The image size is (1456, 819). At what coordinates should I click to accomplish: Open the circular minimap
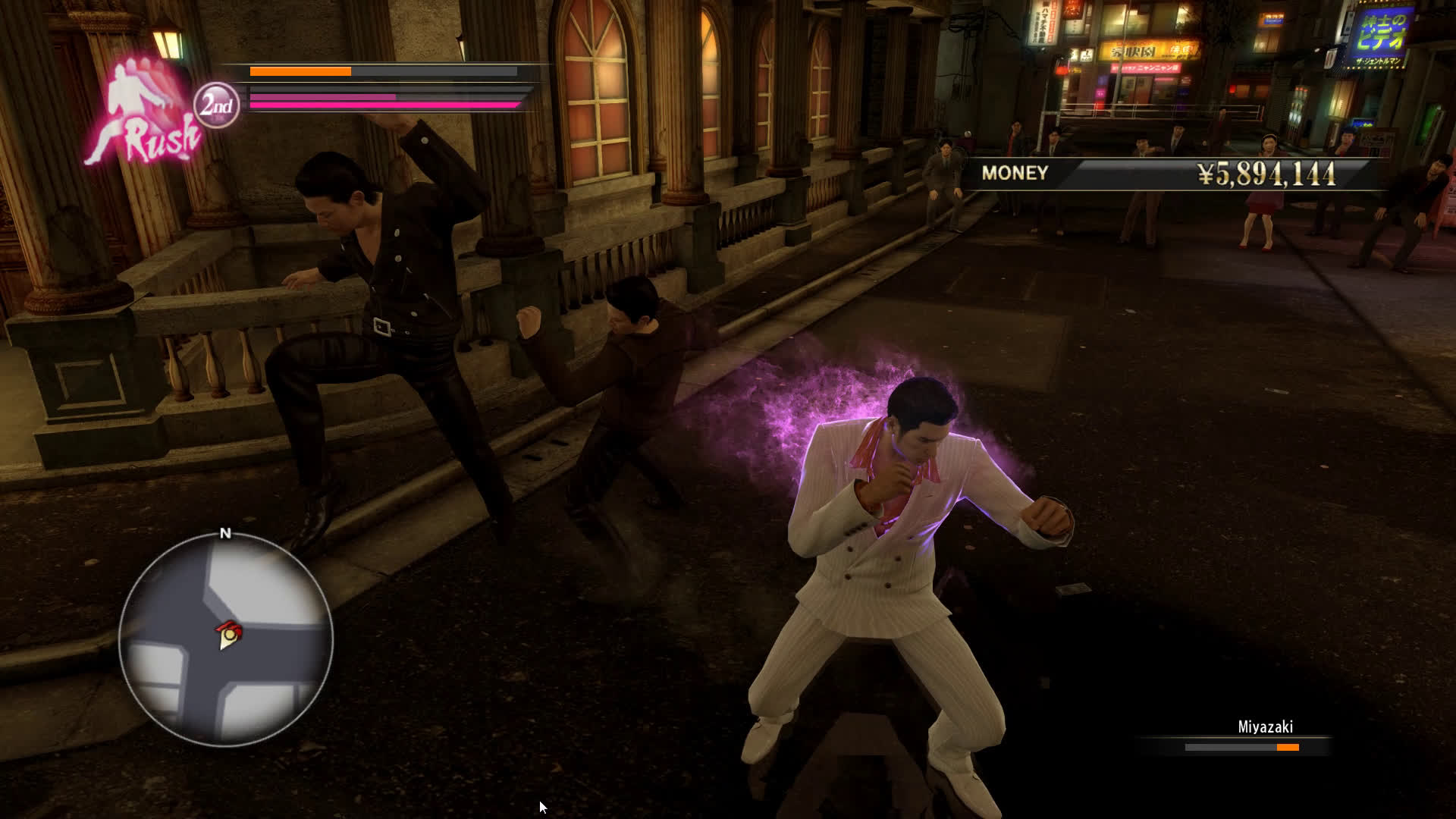click(225, 639)
